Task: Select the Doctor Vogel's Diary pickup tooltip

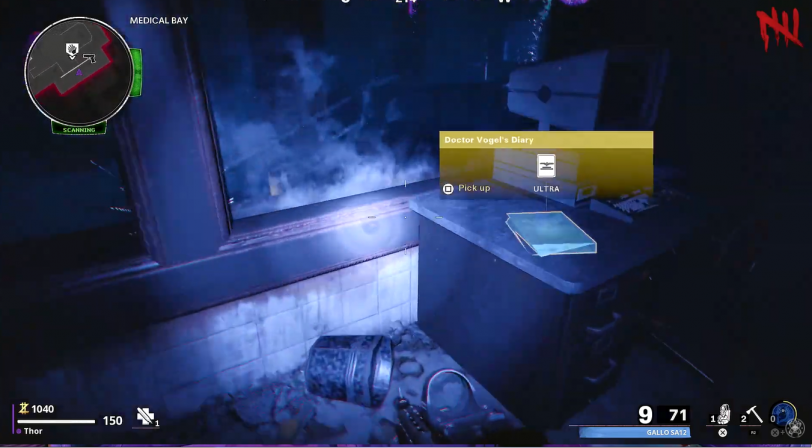Action: [x=546, y=164]
